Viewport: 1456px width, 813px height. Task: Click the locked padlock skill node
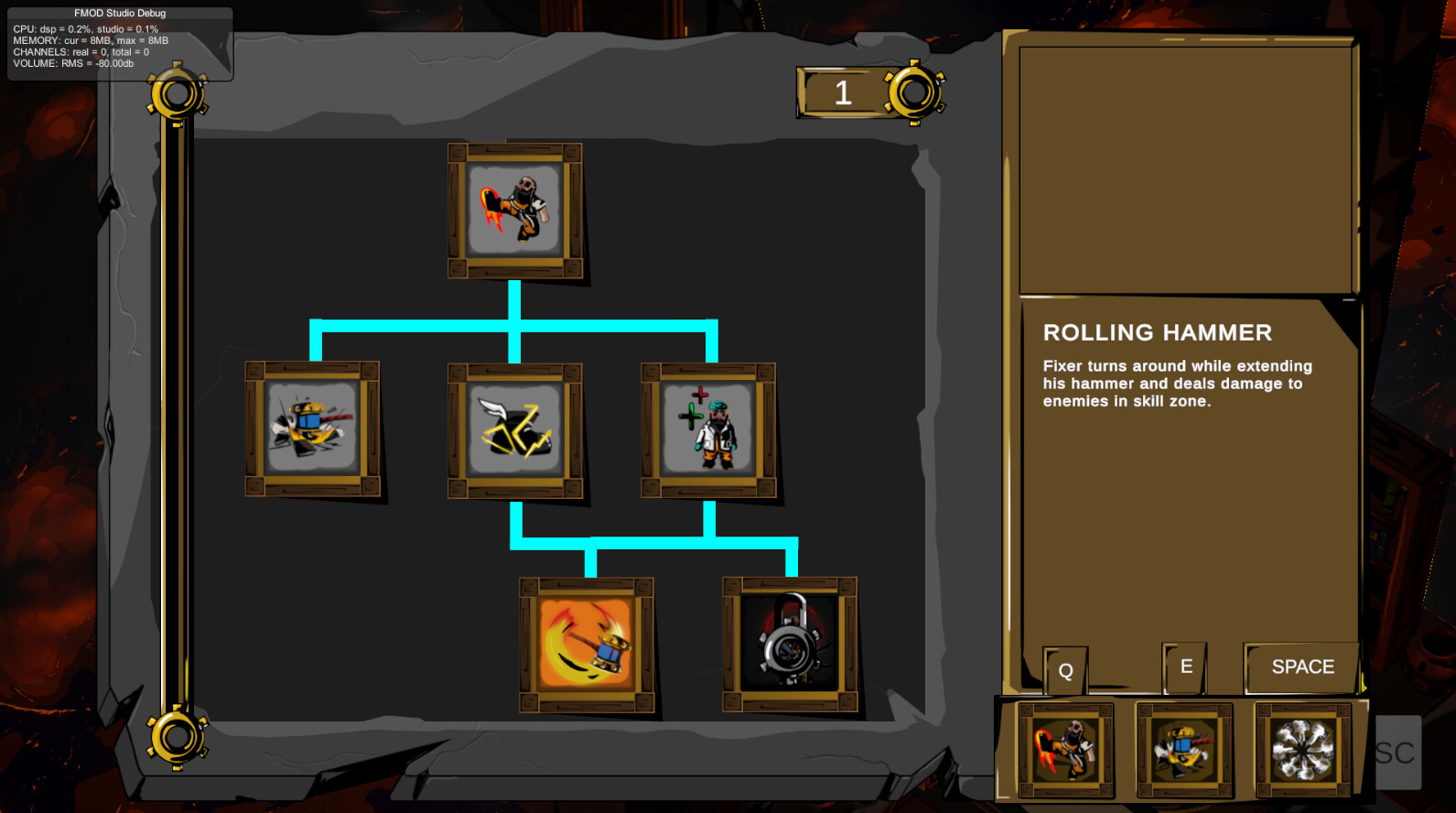coord(787,642)
